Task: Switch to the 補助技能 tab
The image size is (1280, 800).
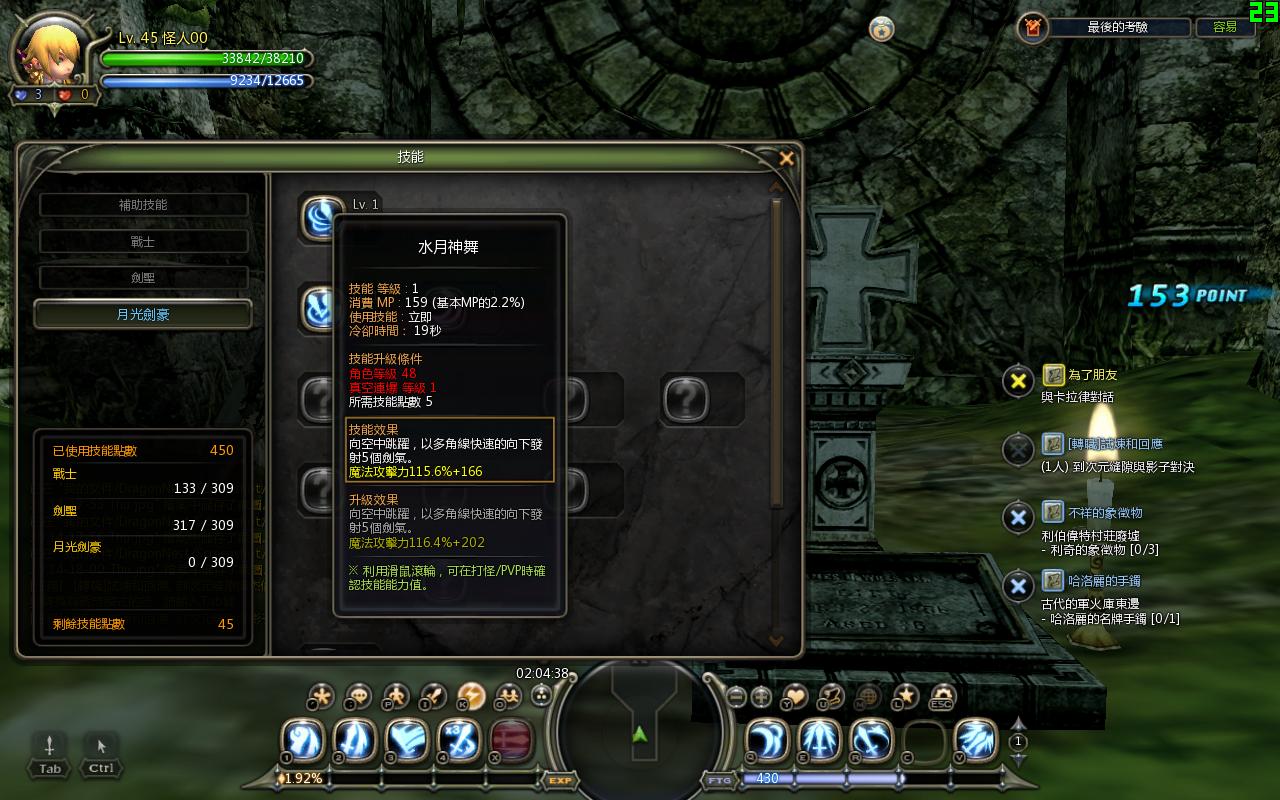Action: tap(143, 205)
